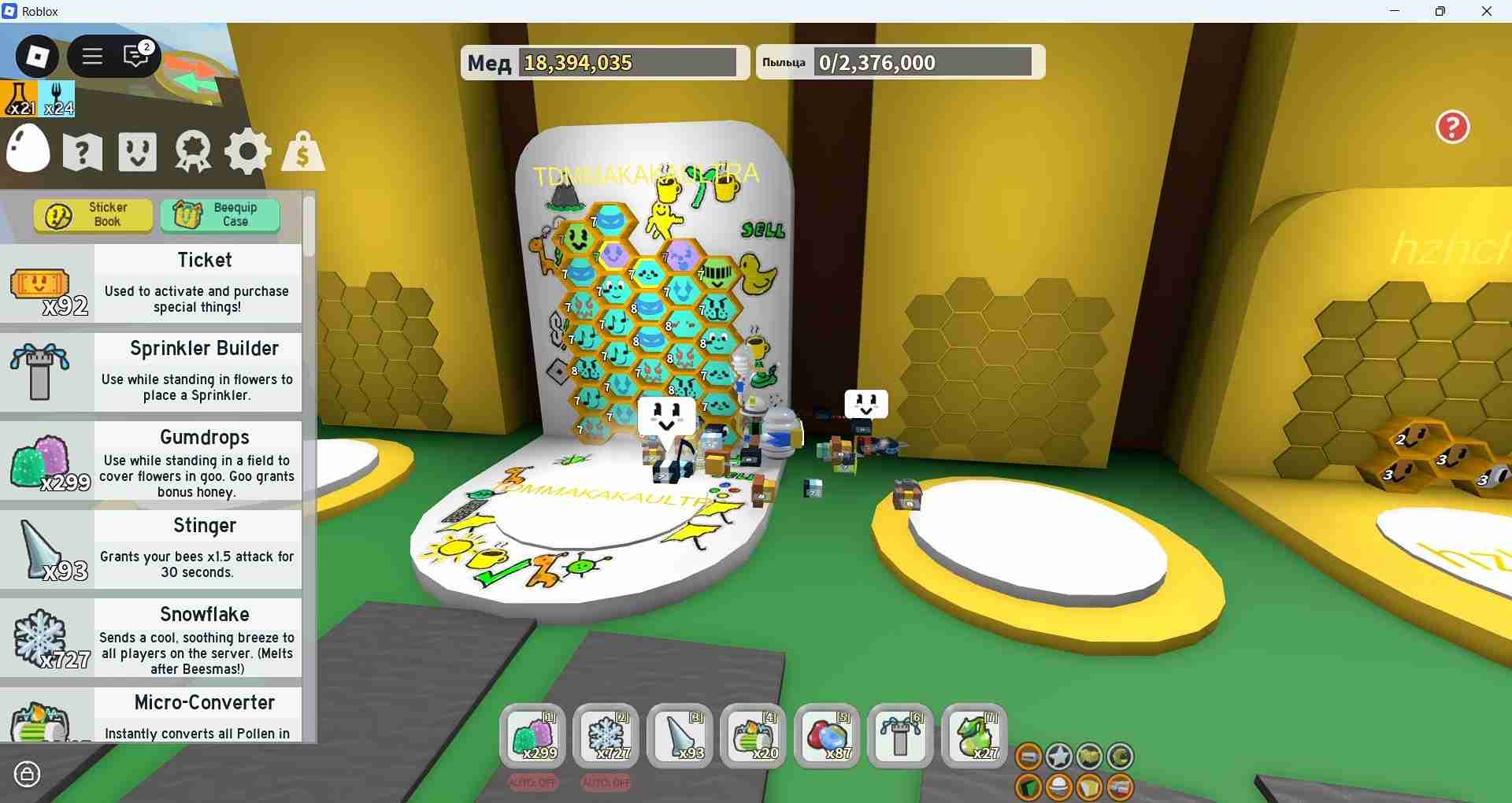Viewport: 1512px width, 803px height.
Task: Select the Stinger in hotbar slot 3
Action: coord(680,736)
